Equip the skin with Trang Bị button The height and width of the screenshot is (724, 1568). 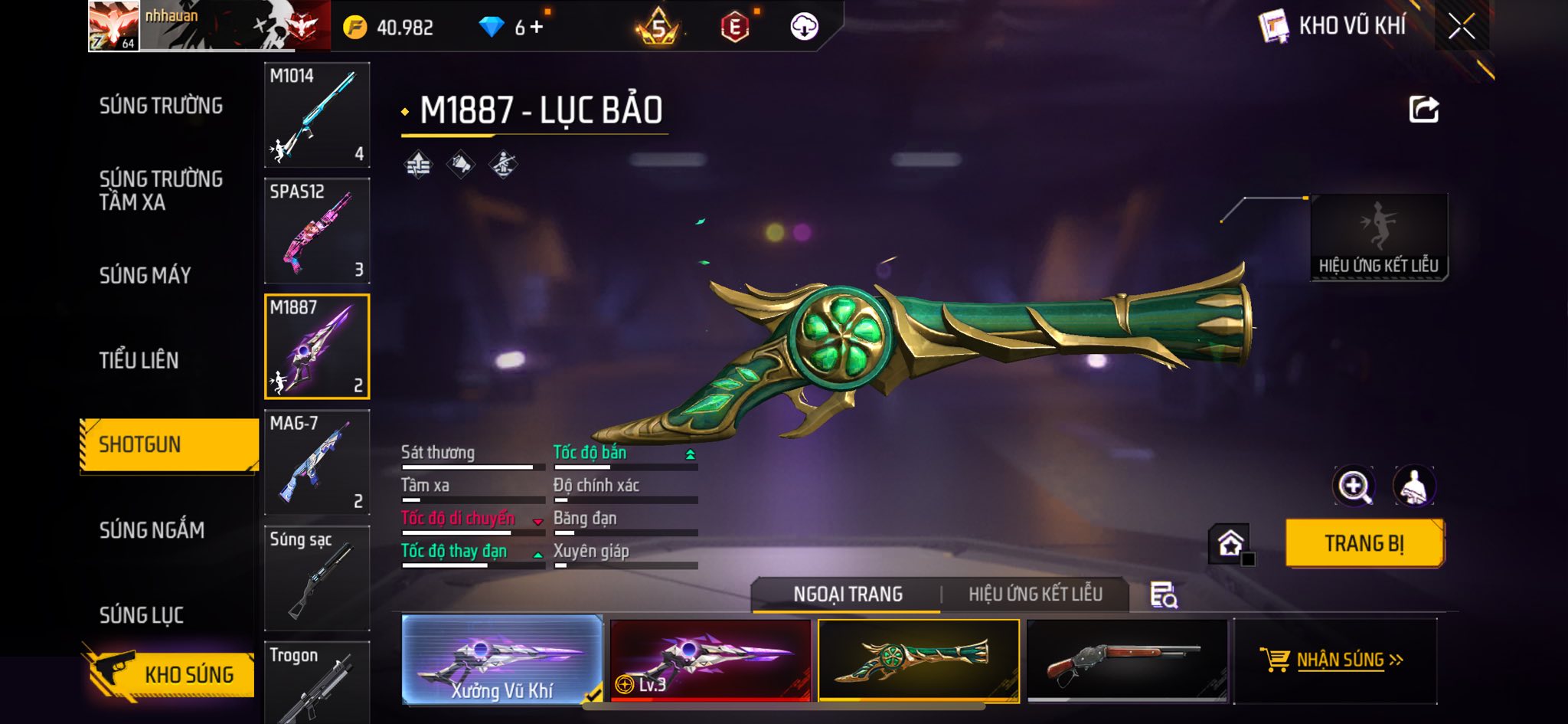pyautogui.click(x=1364, y=543)
